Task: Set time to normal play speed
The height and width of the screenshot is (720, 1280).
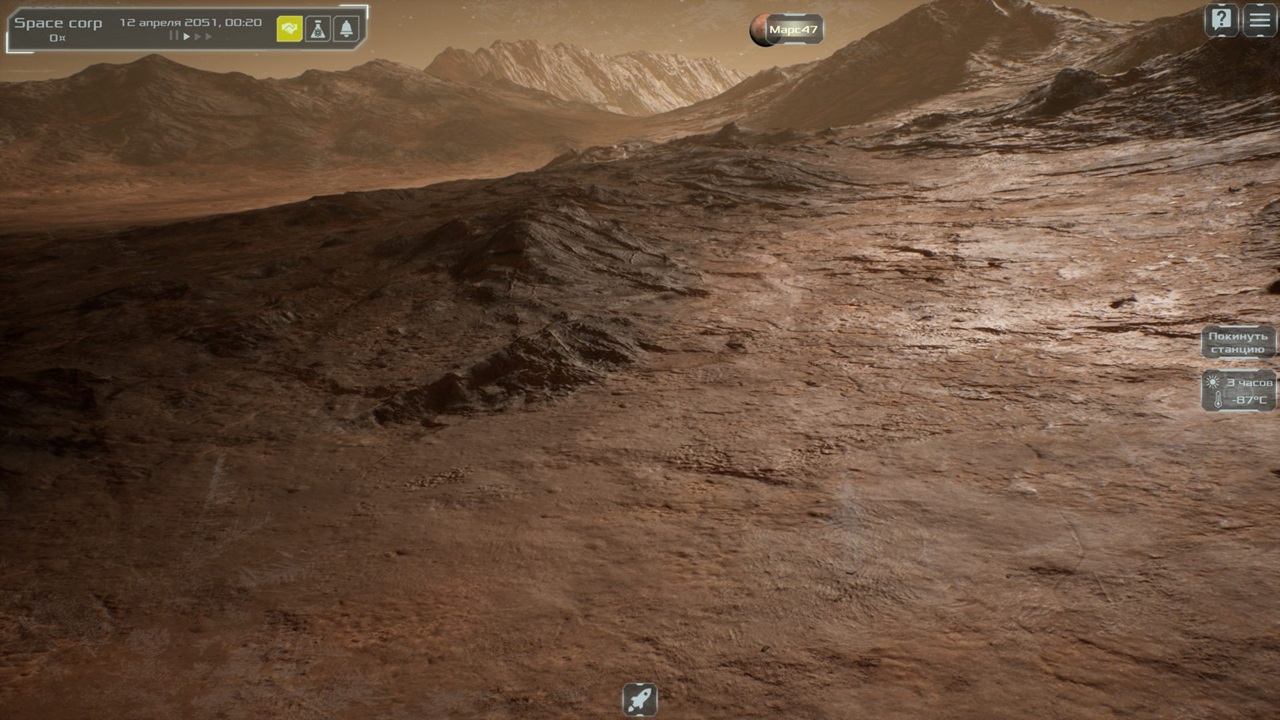Action: (186, 37)
